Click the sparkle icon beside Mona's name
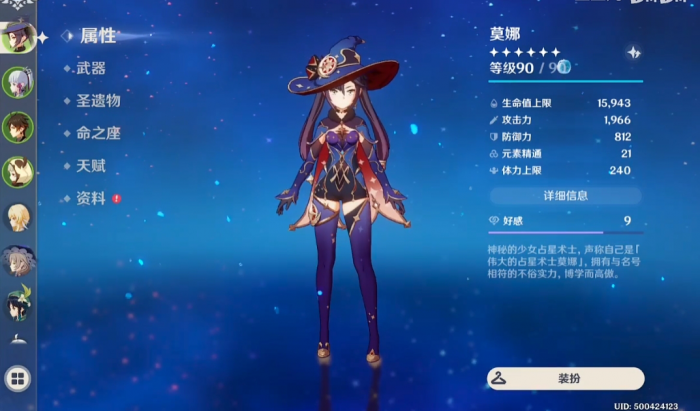The image size is (700, 411). [x=633, y=52]
